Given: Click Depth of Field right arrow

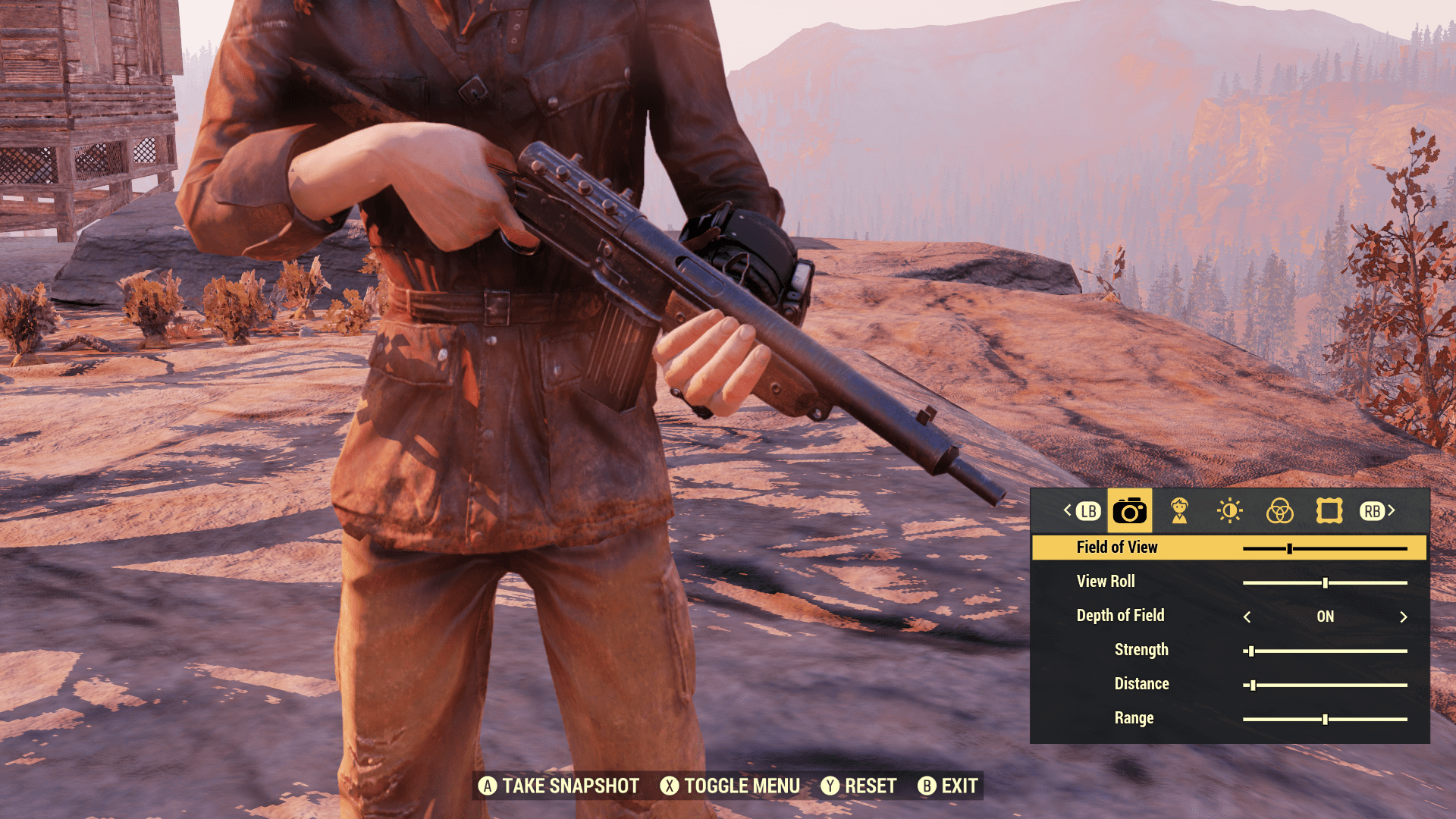Looking at the screenshot, I should (x=1403, y=617).
